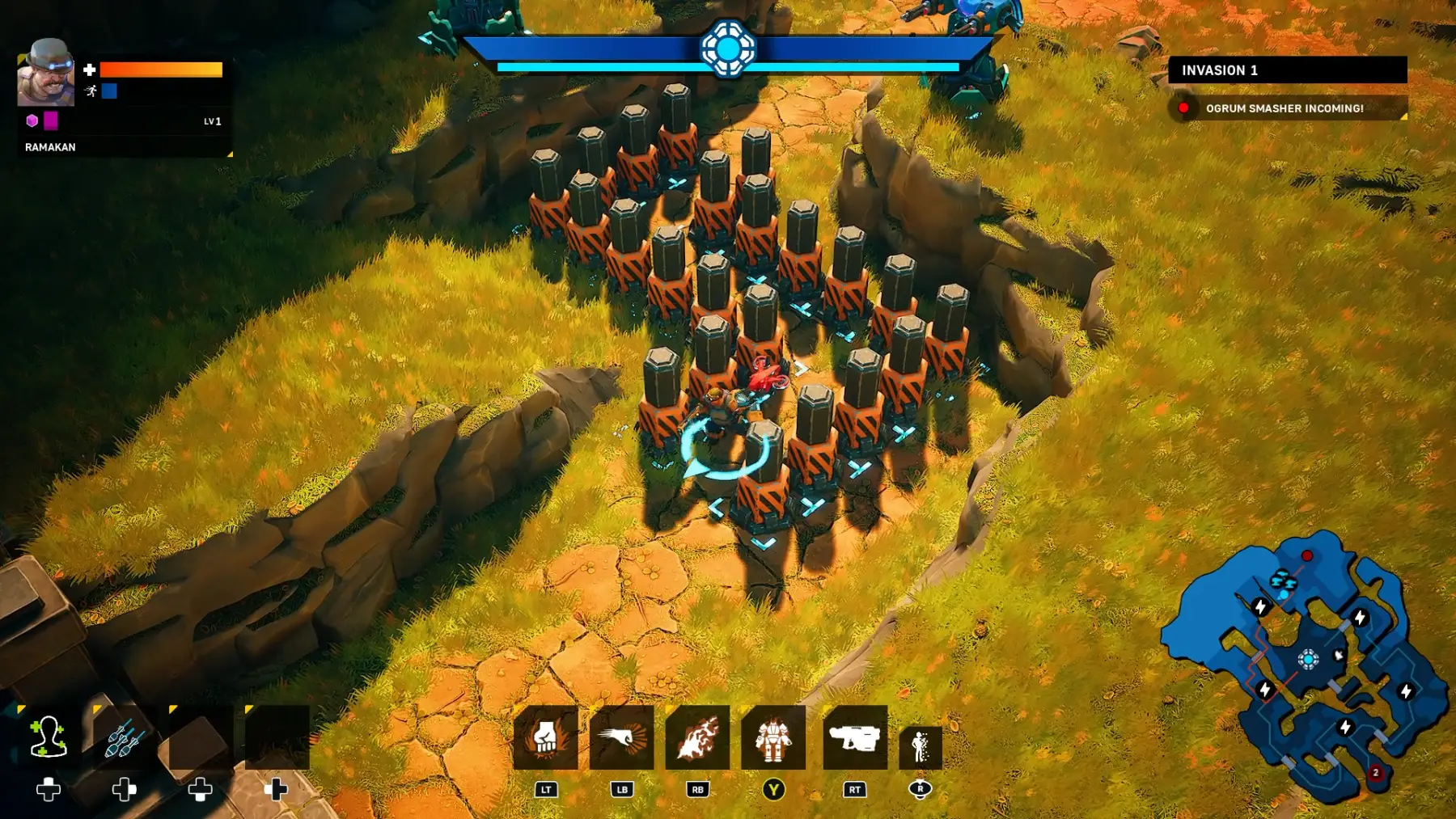Activate the missile barrage ability slot
This screenshot has height=819, width=1456.
pyautogui.click(x=124, y=737)
